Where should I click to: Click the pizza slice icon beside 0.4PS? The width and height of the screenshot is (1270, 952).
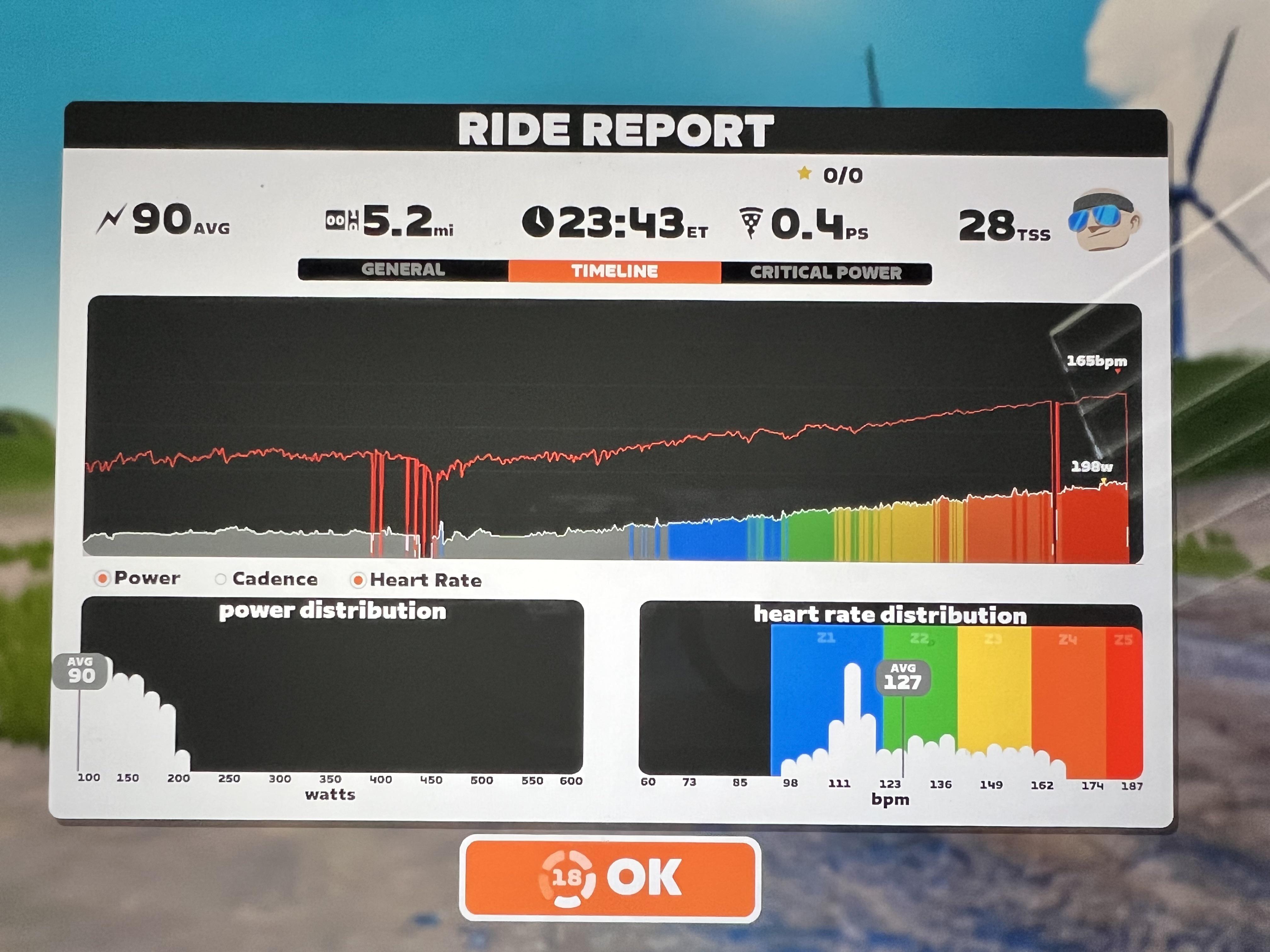pyautogui.click(x=751, y=221)
